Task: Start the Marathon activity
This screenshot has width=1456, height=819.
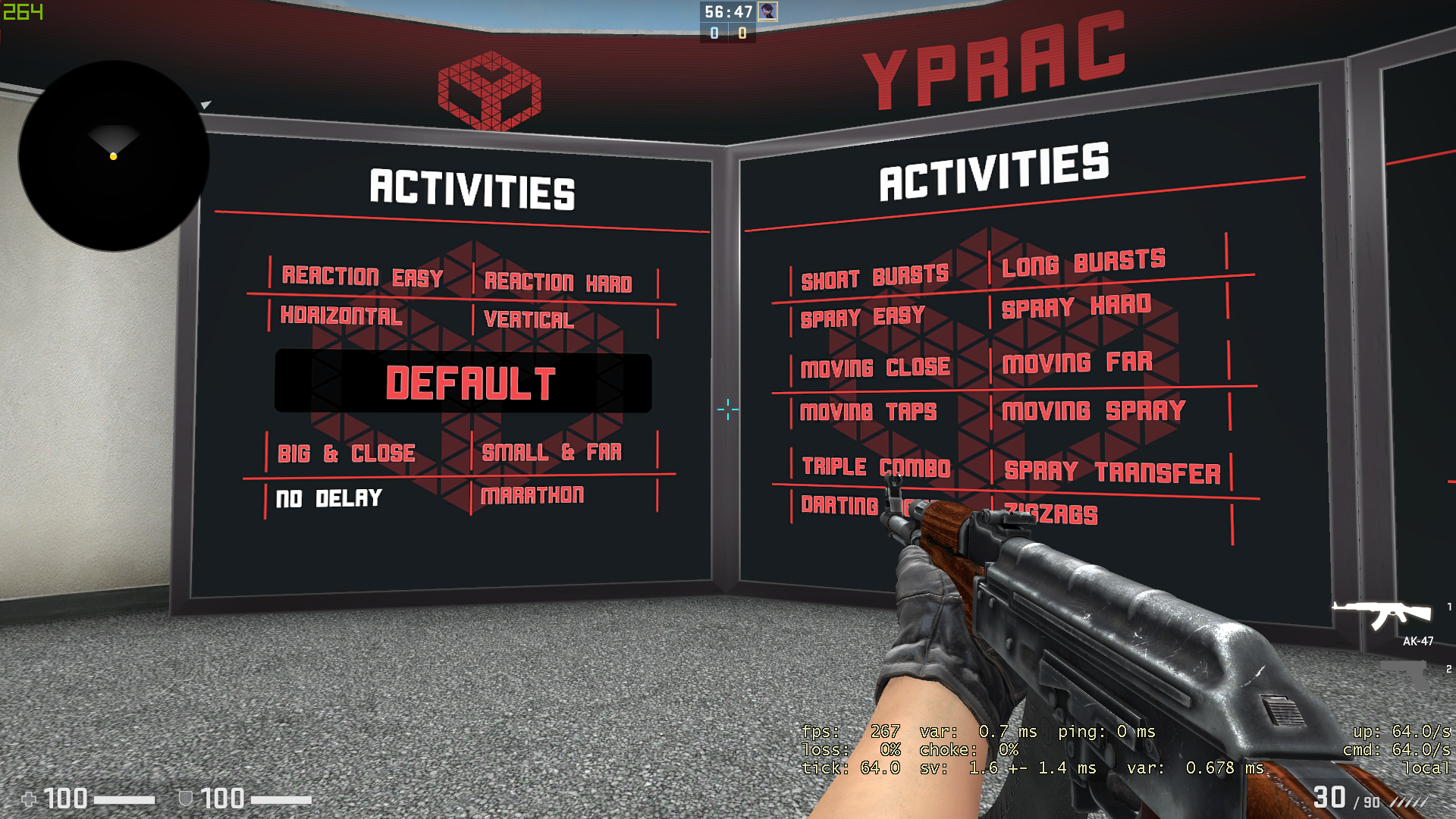Action: click(x=532, y=496)
